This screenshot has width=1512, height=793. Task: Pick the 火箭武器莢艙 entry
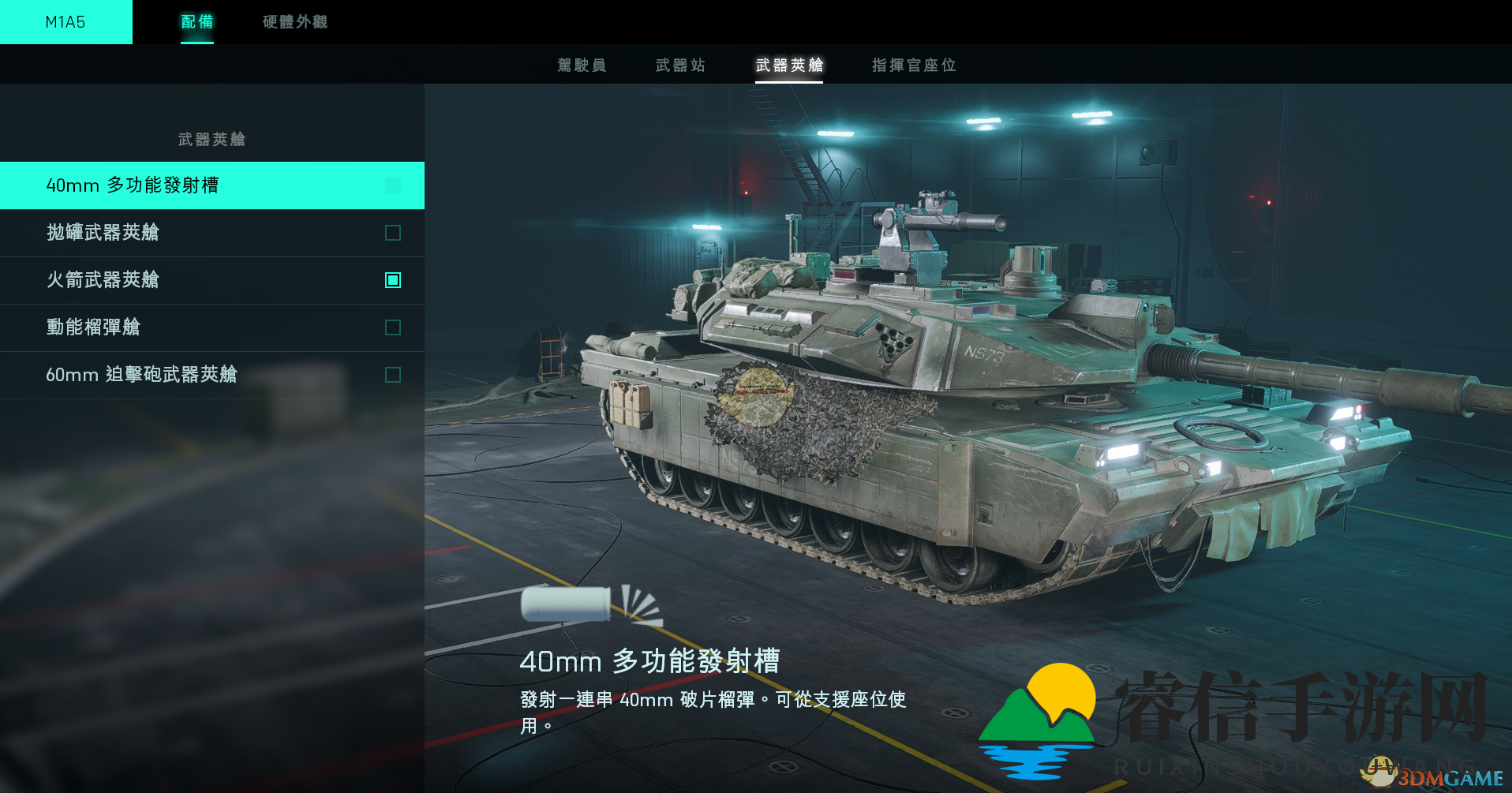(103, 280)
